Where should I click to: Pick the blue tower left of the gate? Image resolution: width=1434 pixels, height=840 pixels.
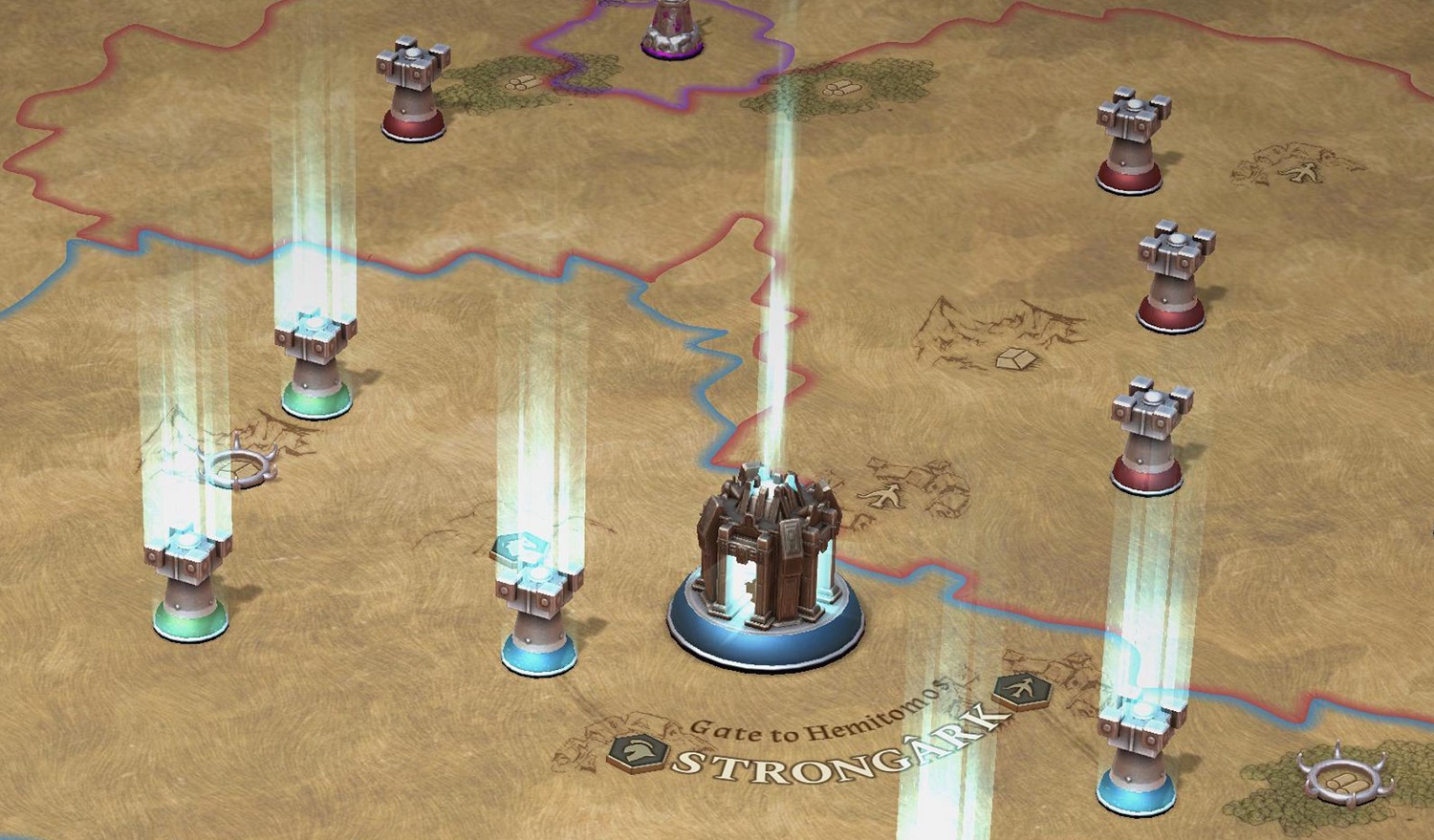(539, 620)
